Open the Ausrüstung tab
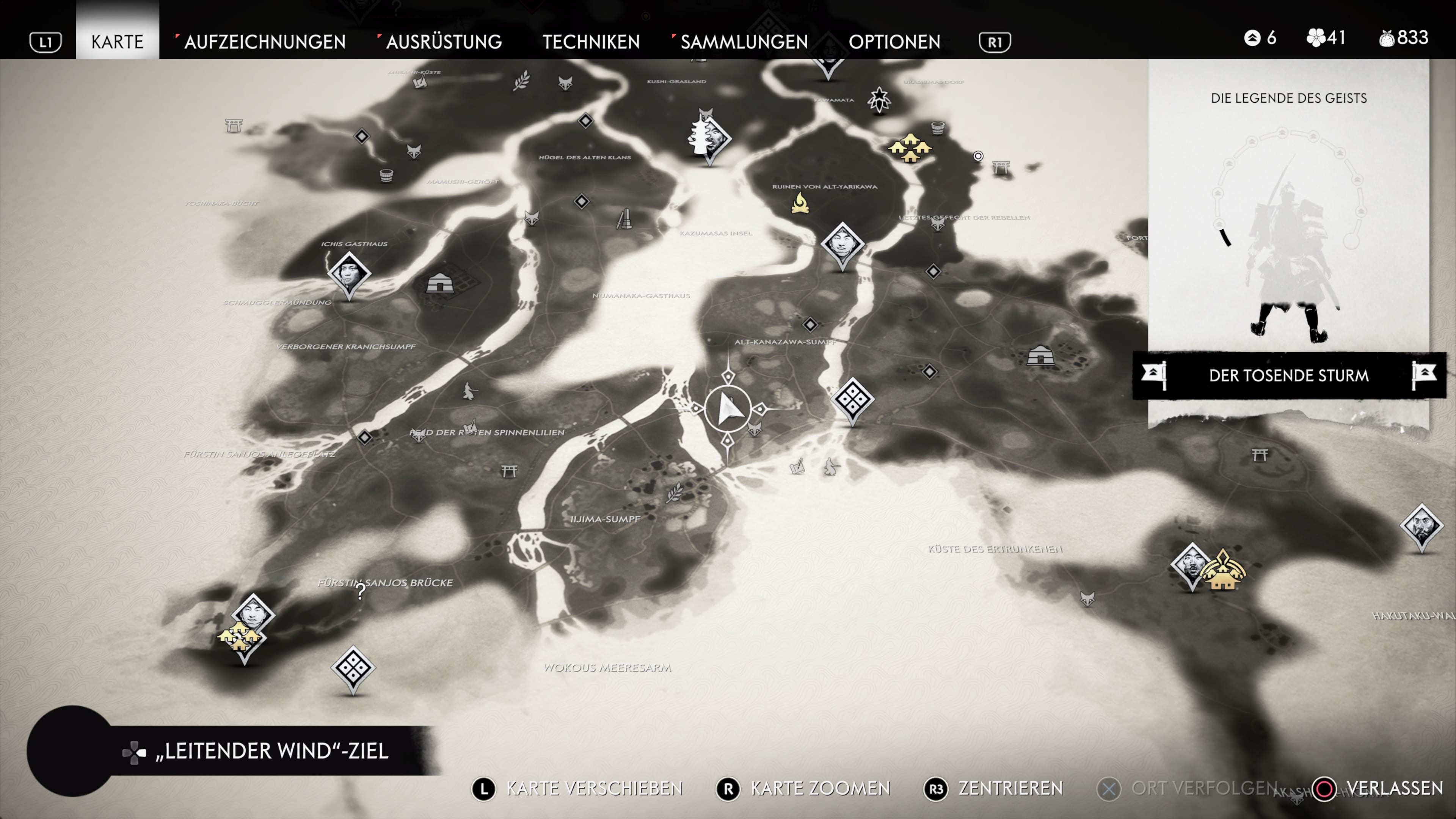 [x=444, y=41]
